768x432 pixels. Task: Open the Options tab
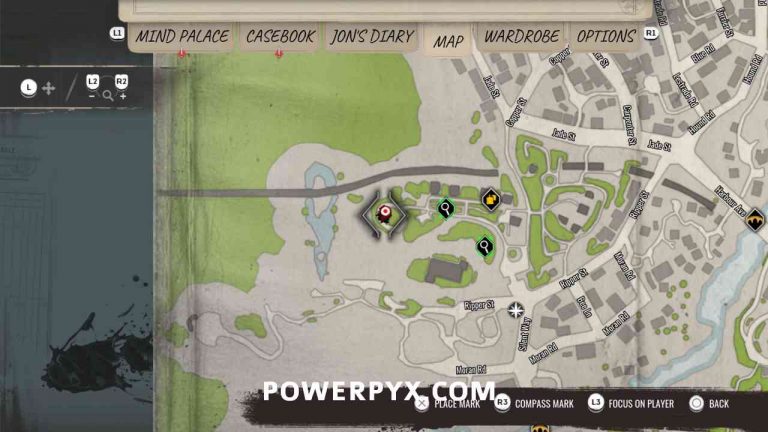606,37
